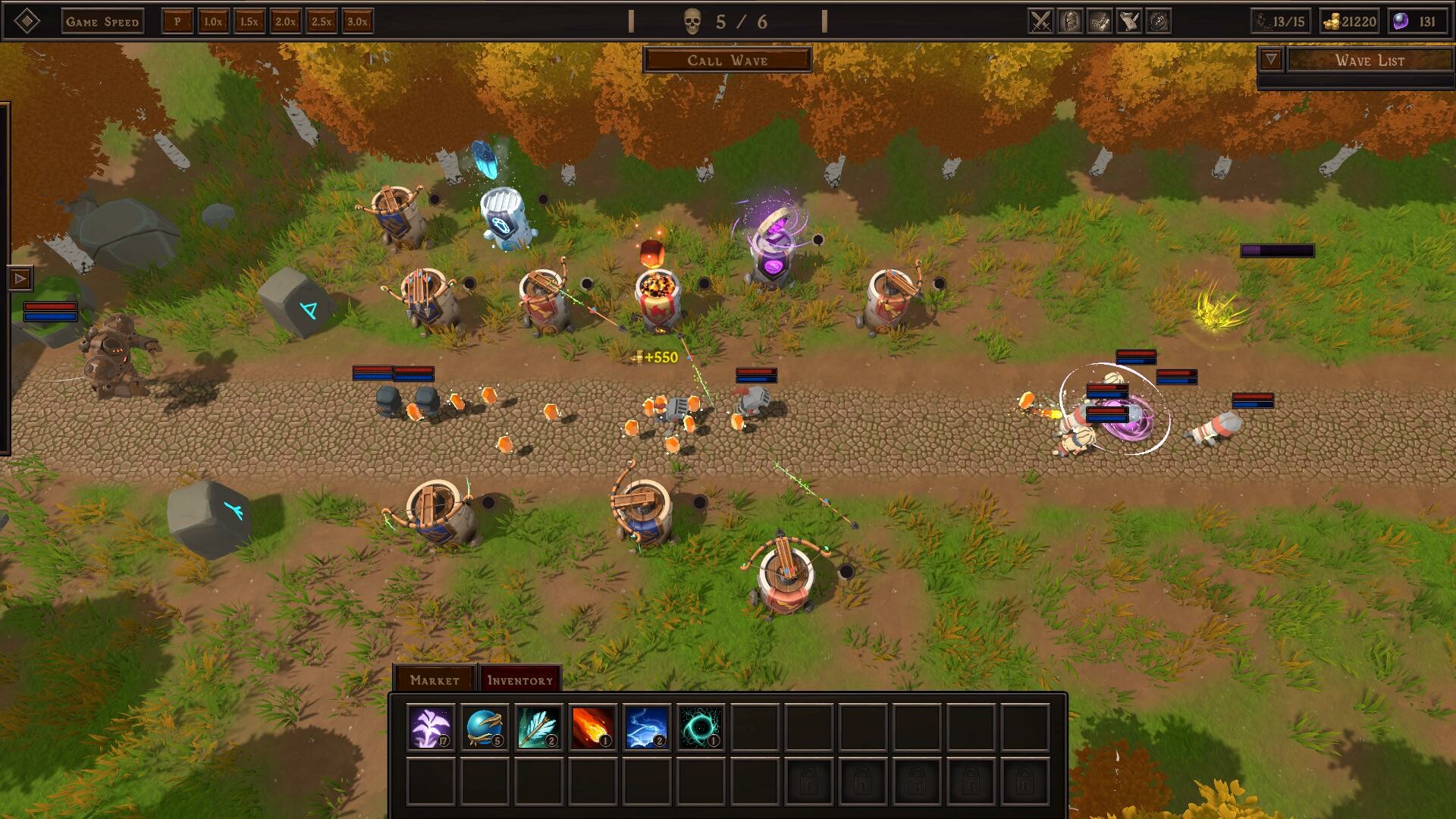This screenshot has width=1456, height=819.
Task: Expand the Wave List using its arrow
Action: [x=1269, y=58]
